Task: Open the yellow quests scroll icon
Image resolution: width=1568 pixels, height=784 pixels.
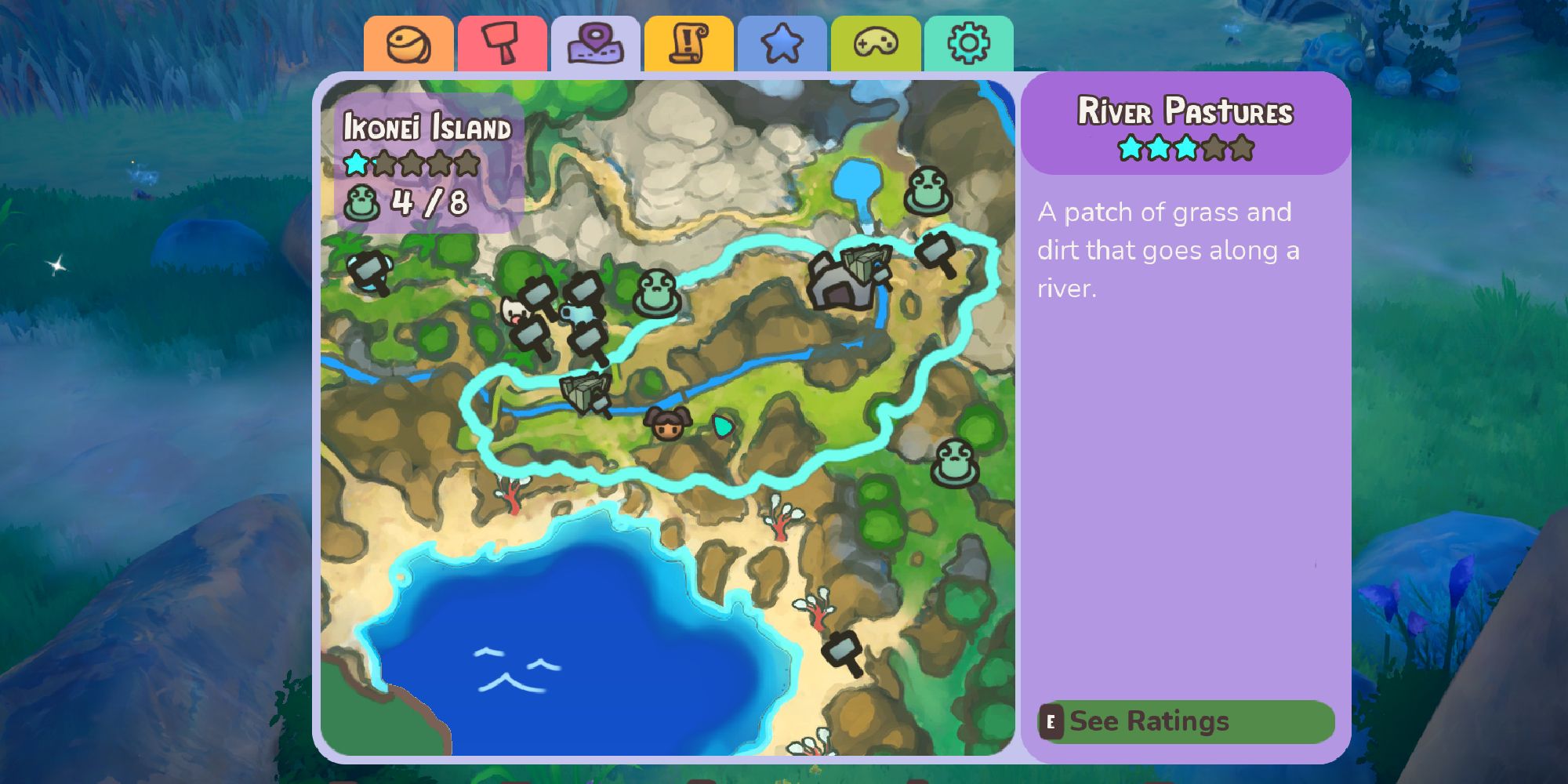Action: (x=688, y=43)
